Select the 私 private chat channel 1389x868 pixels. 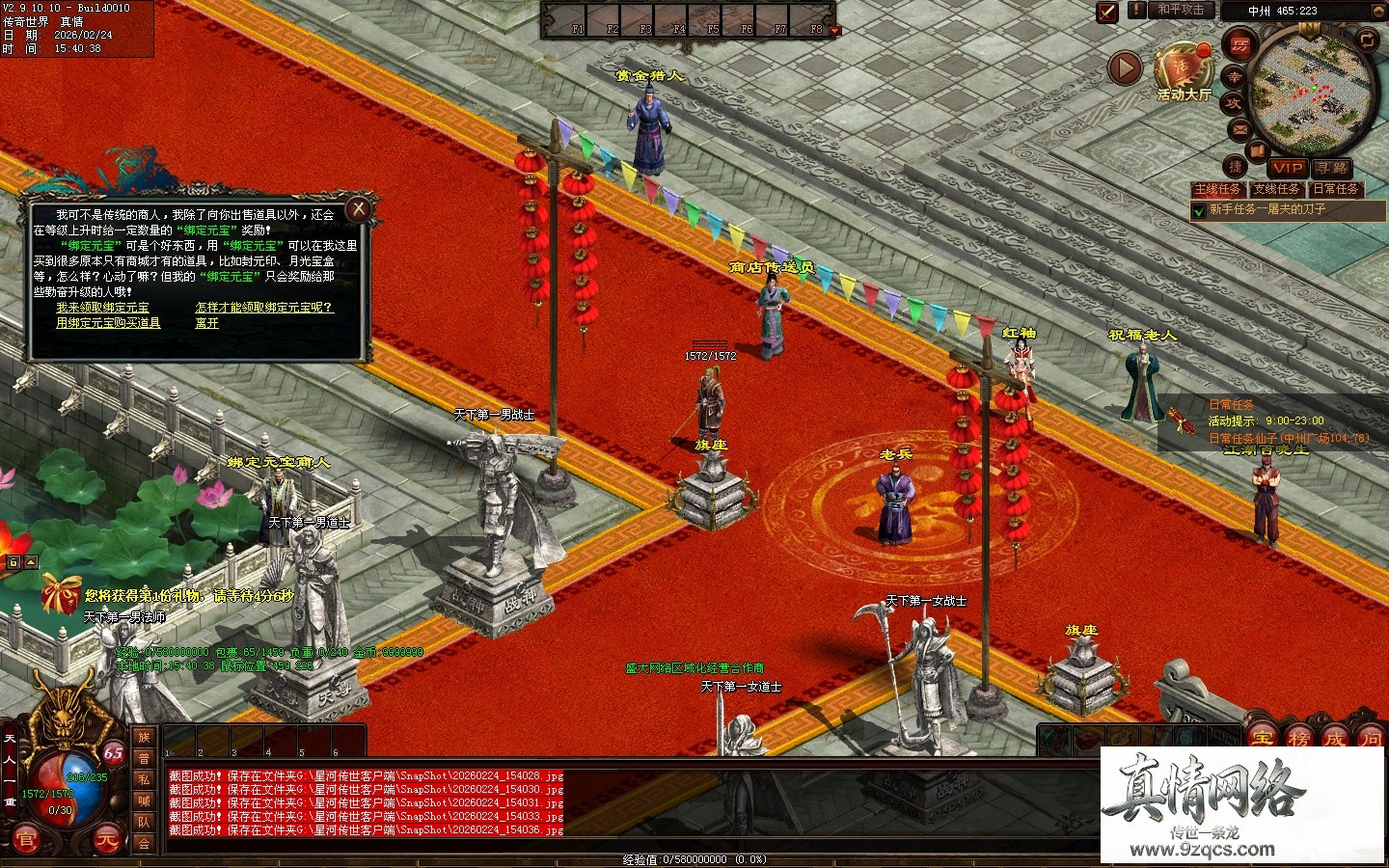point(144,780)
